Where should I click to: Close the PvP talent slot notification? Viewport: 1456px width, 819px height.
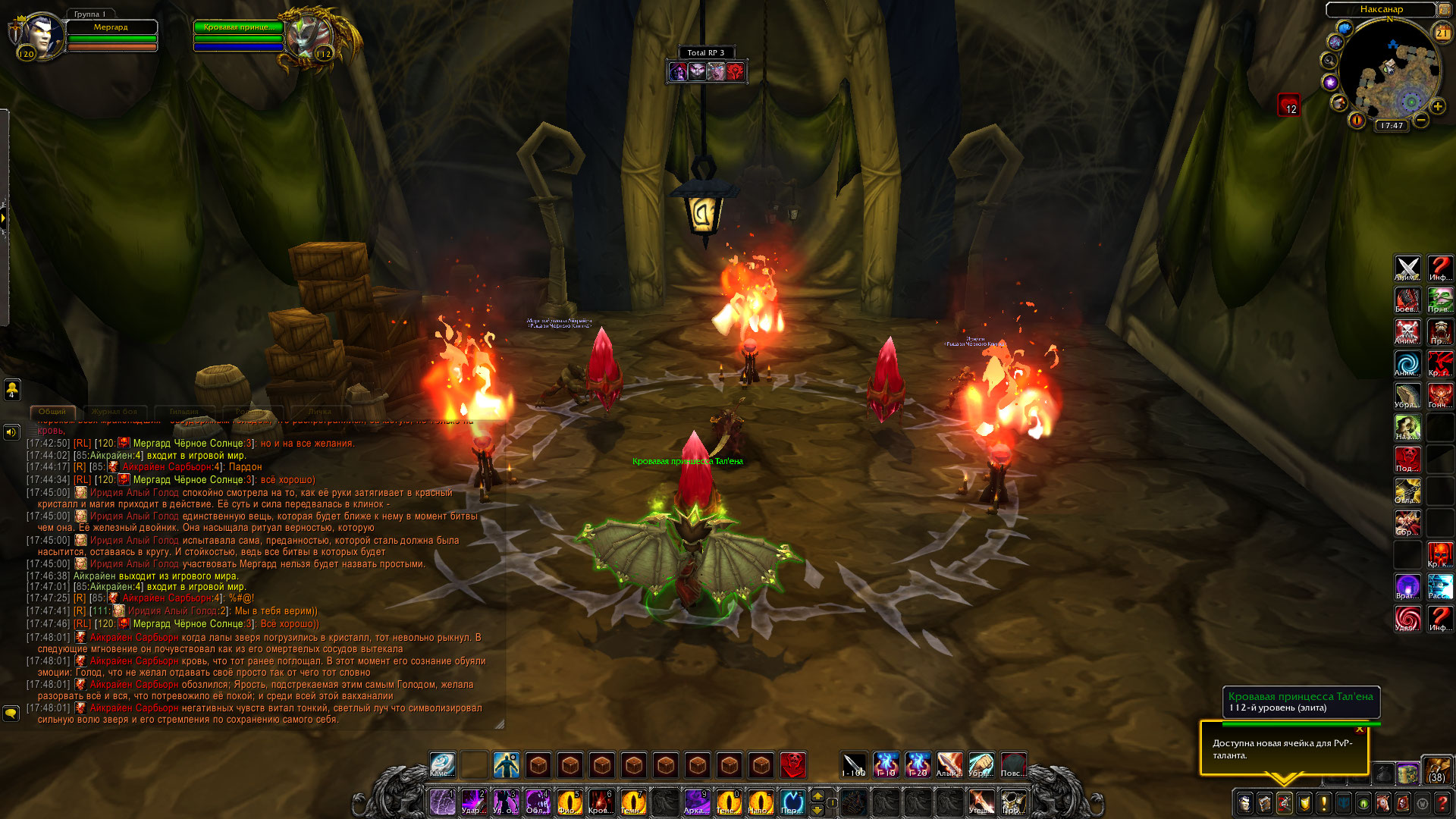pos(1360,730)
